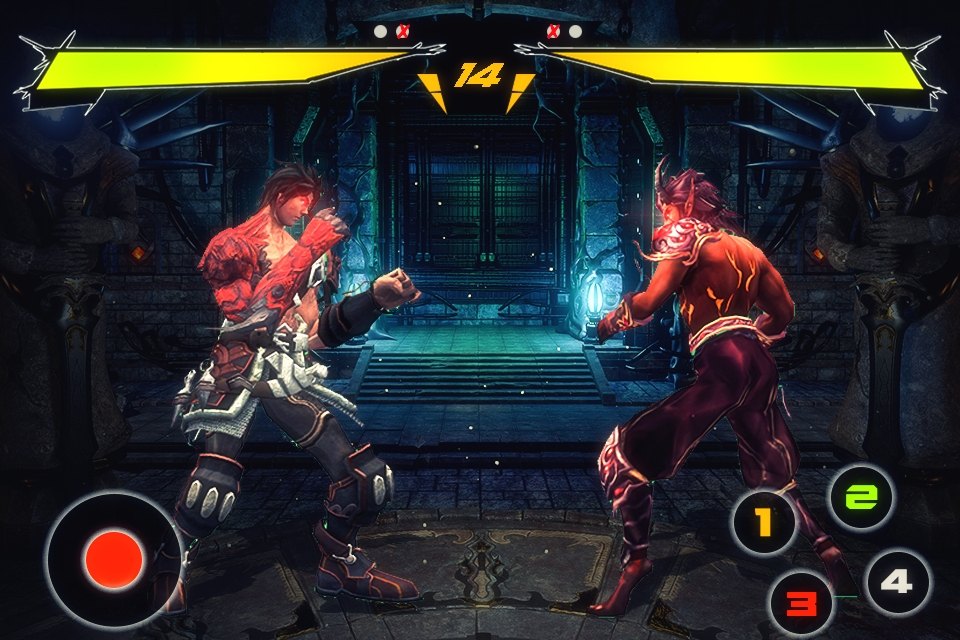Tap the yellow attack button 1
The height and width of the screenshot is (640, 960).
click(x=764, y=522)
